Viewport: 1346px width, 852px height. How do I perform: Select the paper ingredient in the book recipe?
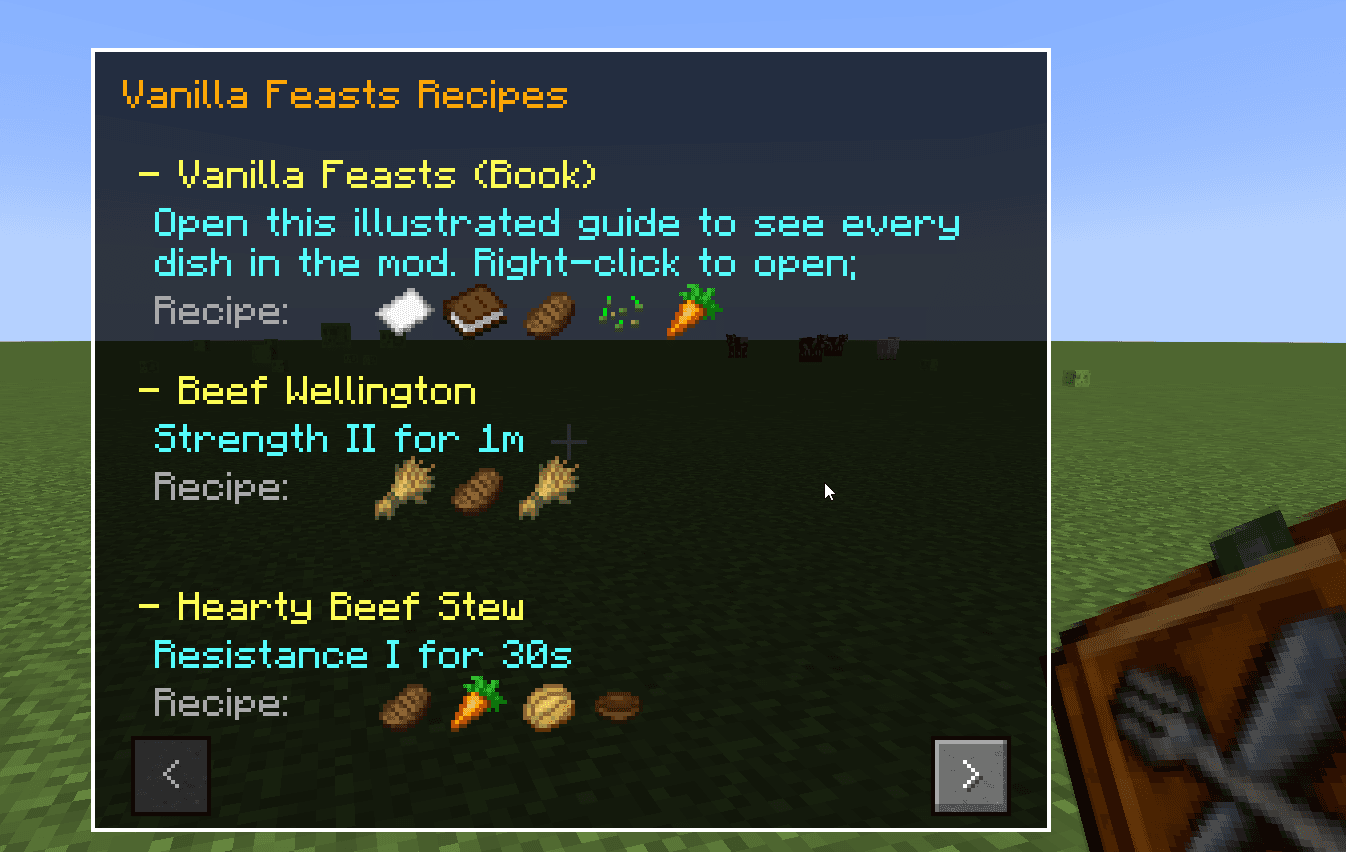[x=404, y=310]
